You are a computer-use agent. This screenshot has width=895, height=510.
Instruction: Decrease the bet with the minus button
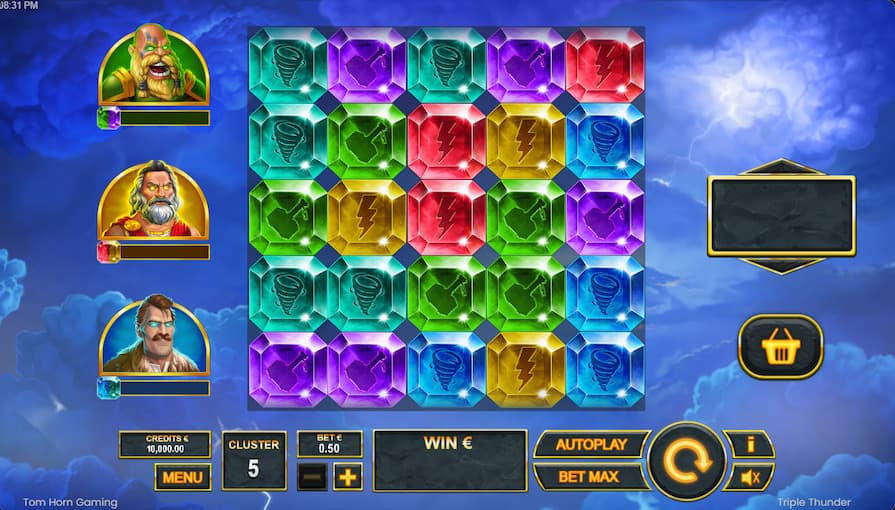pos(312,477)
